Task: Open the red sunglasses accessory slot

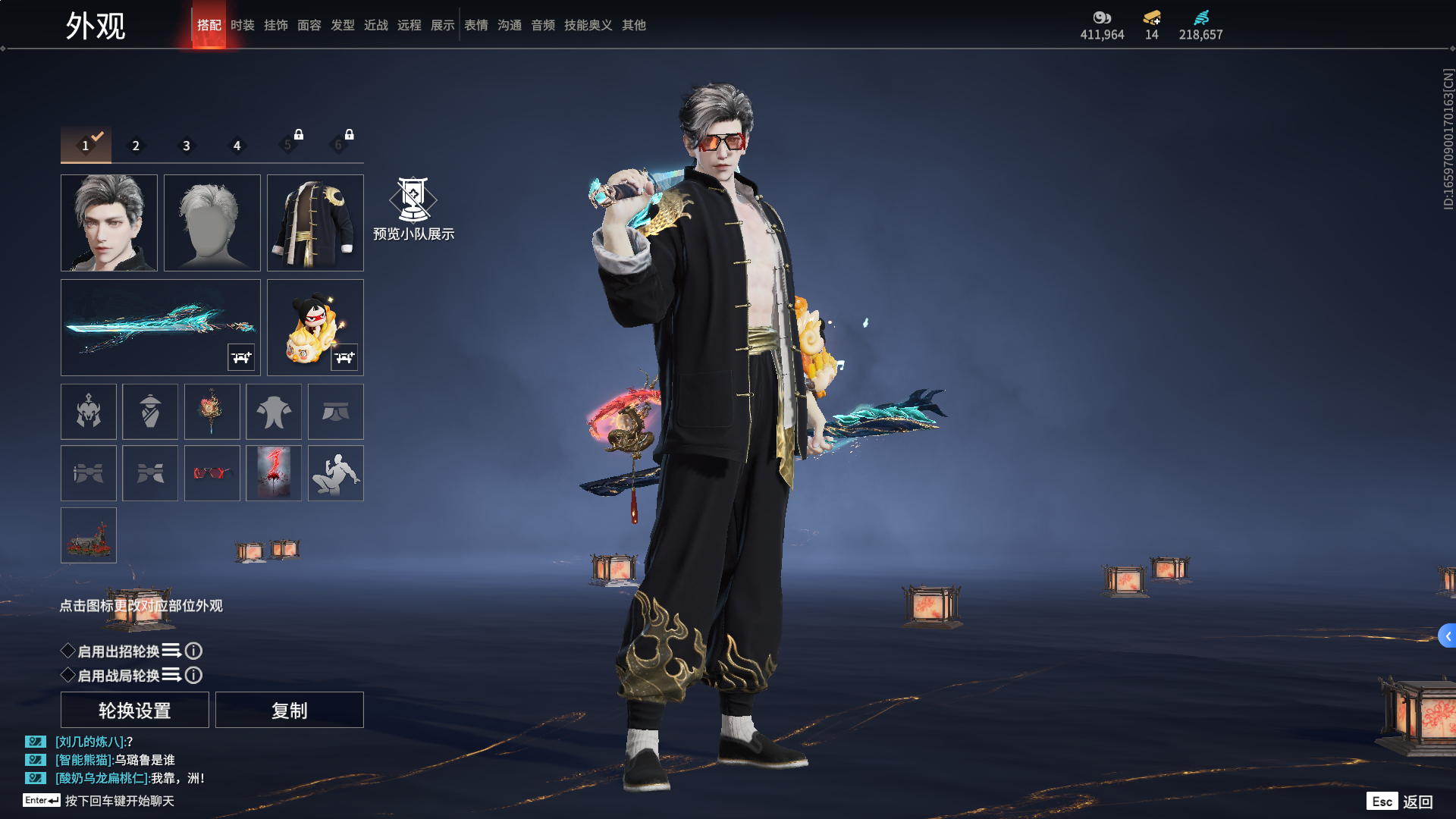Action: pyautogui.click(x=212, y=473)
